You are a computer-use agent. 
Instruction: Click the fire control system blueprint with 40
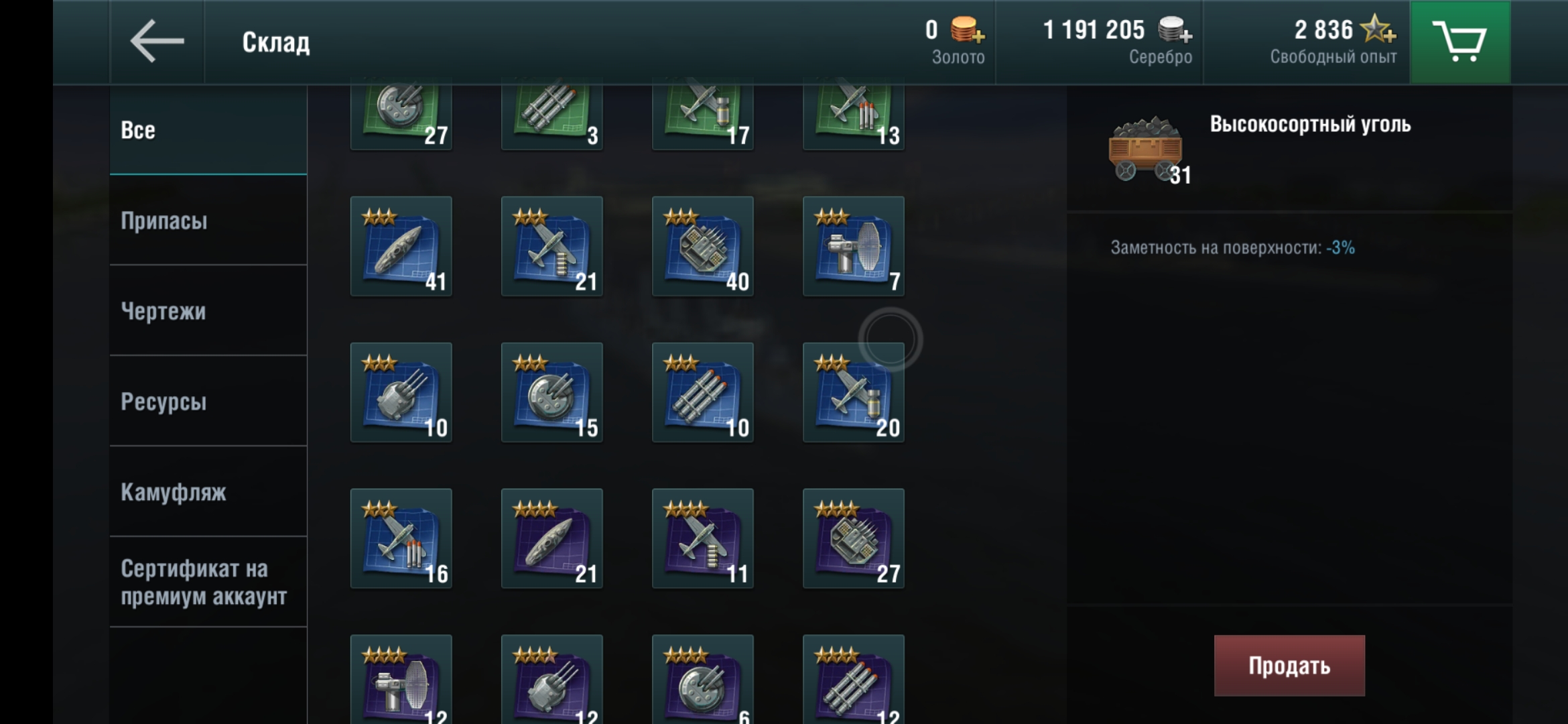702,247
